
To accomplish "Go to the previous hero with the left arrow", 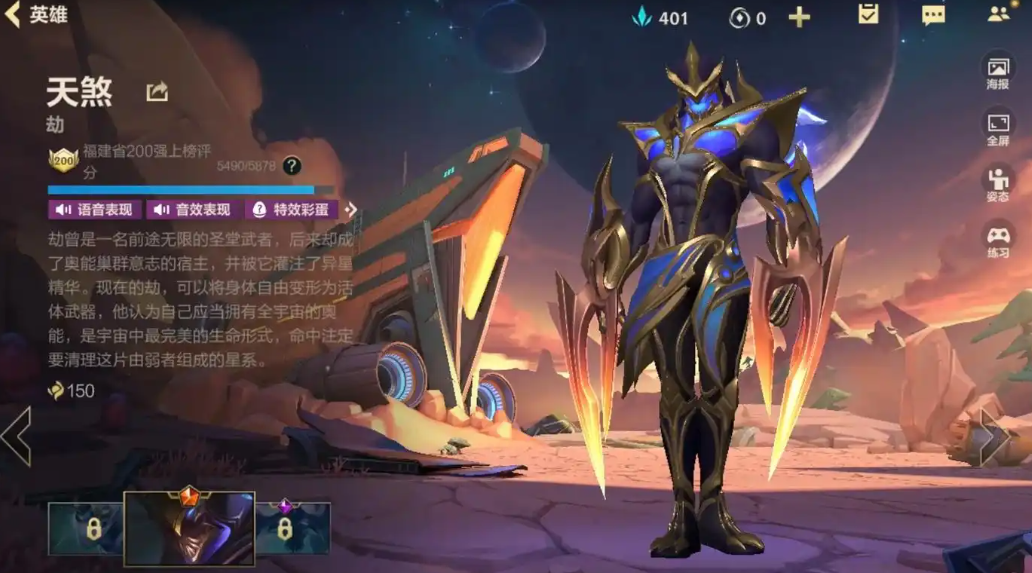I will [15, 436].
